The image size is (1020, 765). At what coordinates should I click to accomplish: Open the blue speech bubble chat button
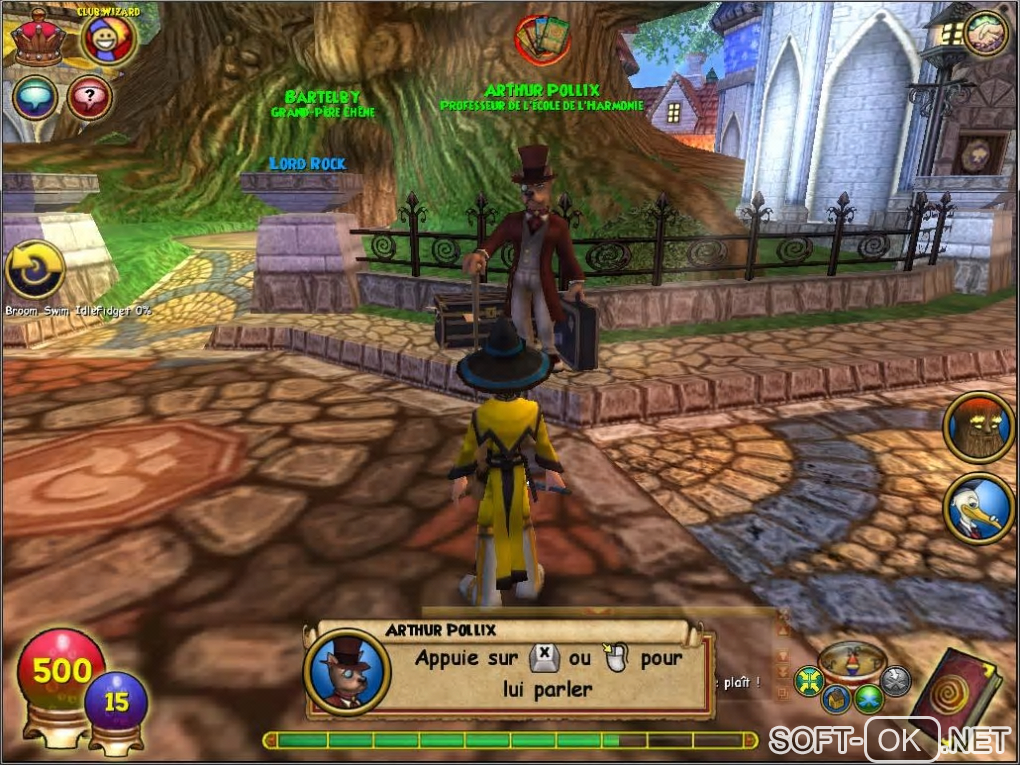point(35,98)
